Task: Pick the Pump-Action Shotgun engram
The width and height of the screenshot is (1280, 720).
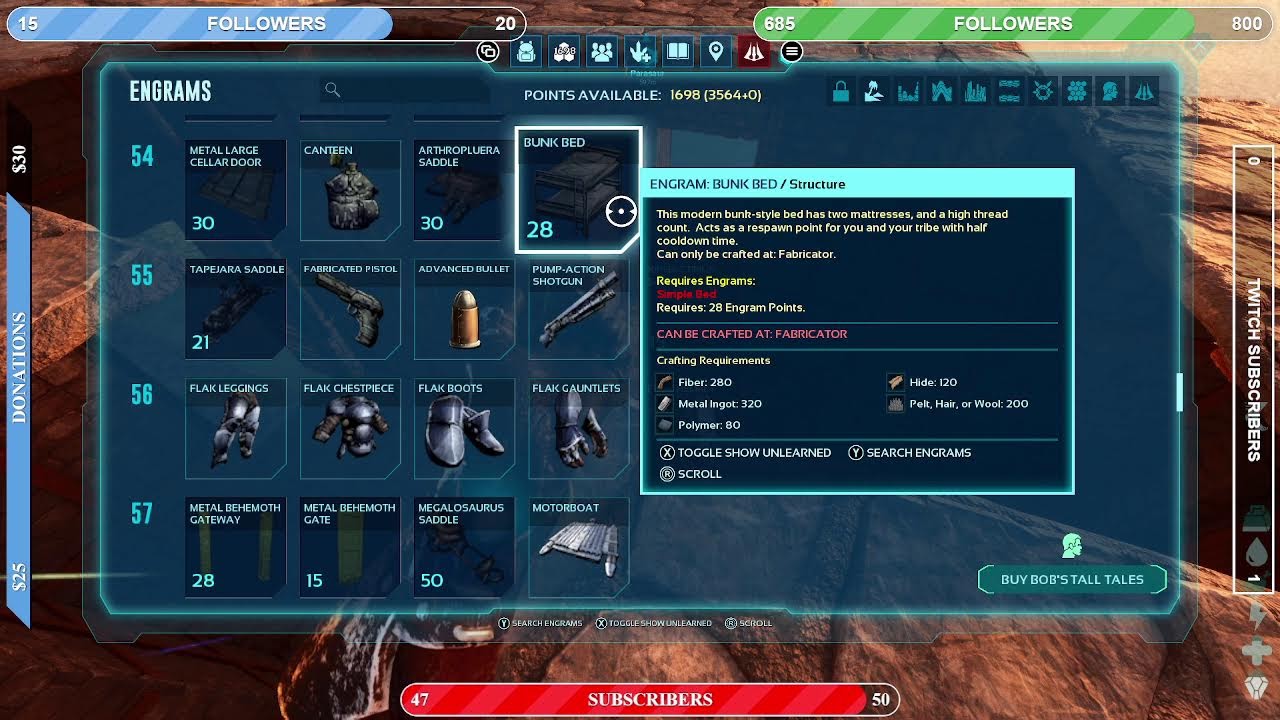Action: pyautogui.click(x=578, y=309)
